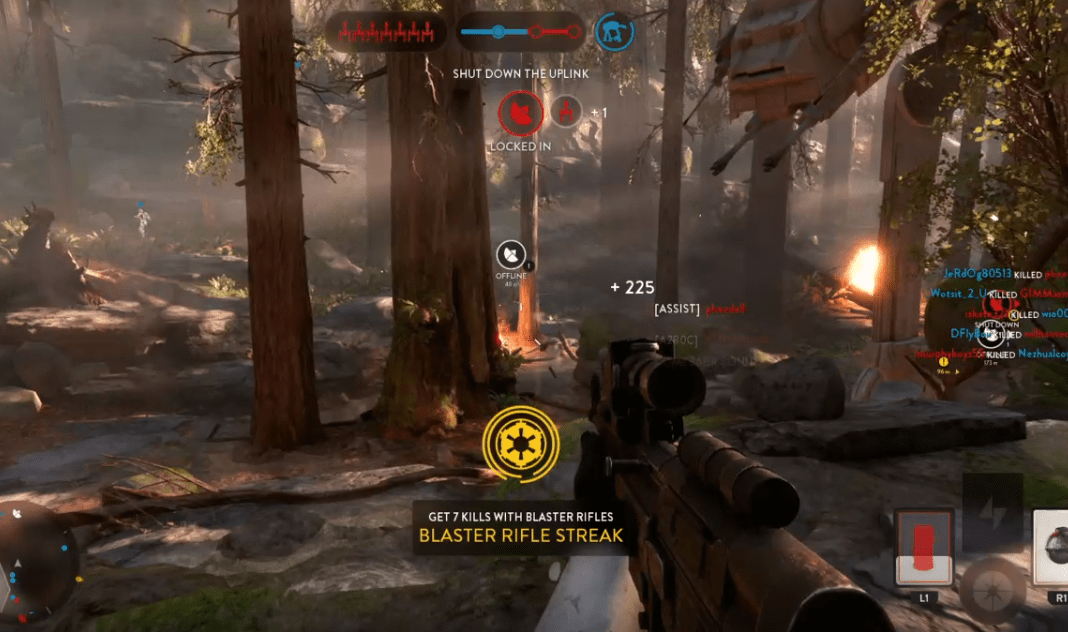Click the Y-wing bombing run counter
1068x632 pixels.
coord(385,32)
